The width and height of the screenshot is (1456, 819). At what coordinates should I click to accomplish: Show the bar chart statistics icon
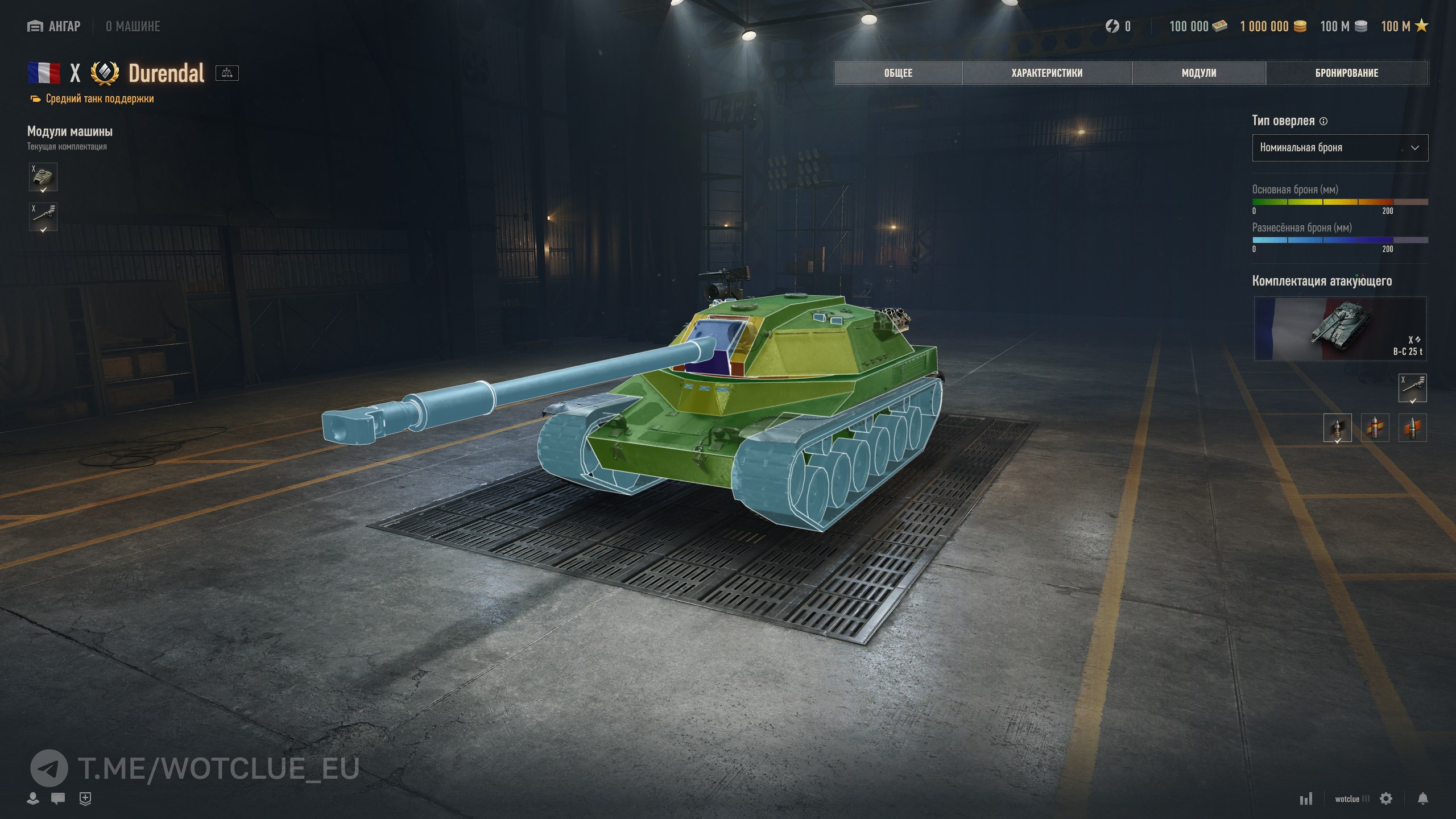1306,799
